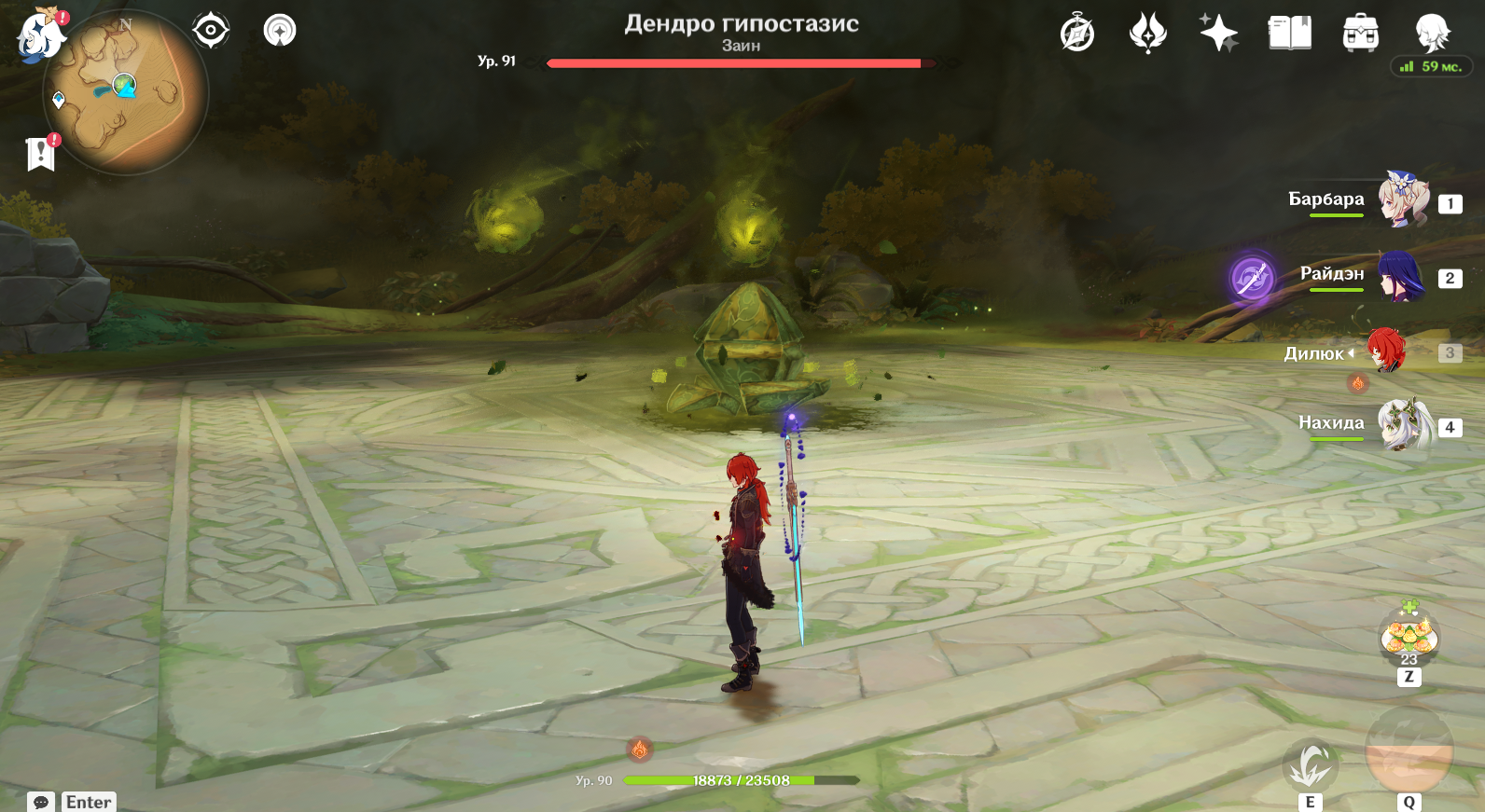This screenshot has width=1485, height=812.
Task: Click the swirl icon beside the minimap
Action: [x=280, y=31]
